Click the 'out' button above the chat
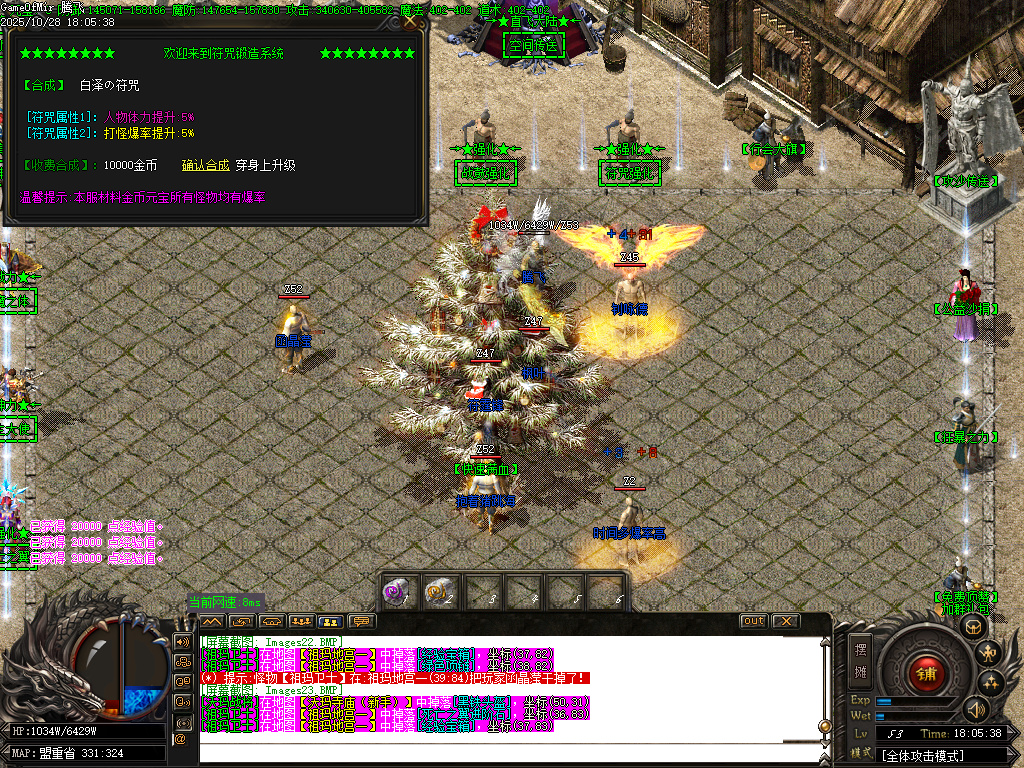Screen dimensions: 1024x768 point(753,621)
